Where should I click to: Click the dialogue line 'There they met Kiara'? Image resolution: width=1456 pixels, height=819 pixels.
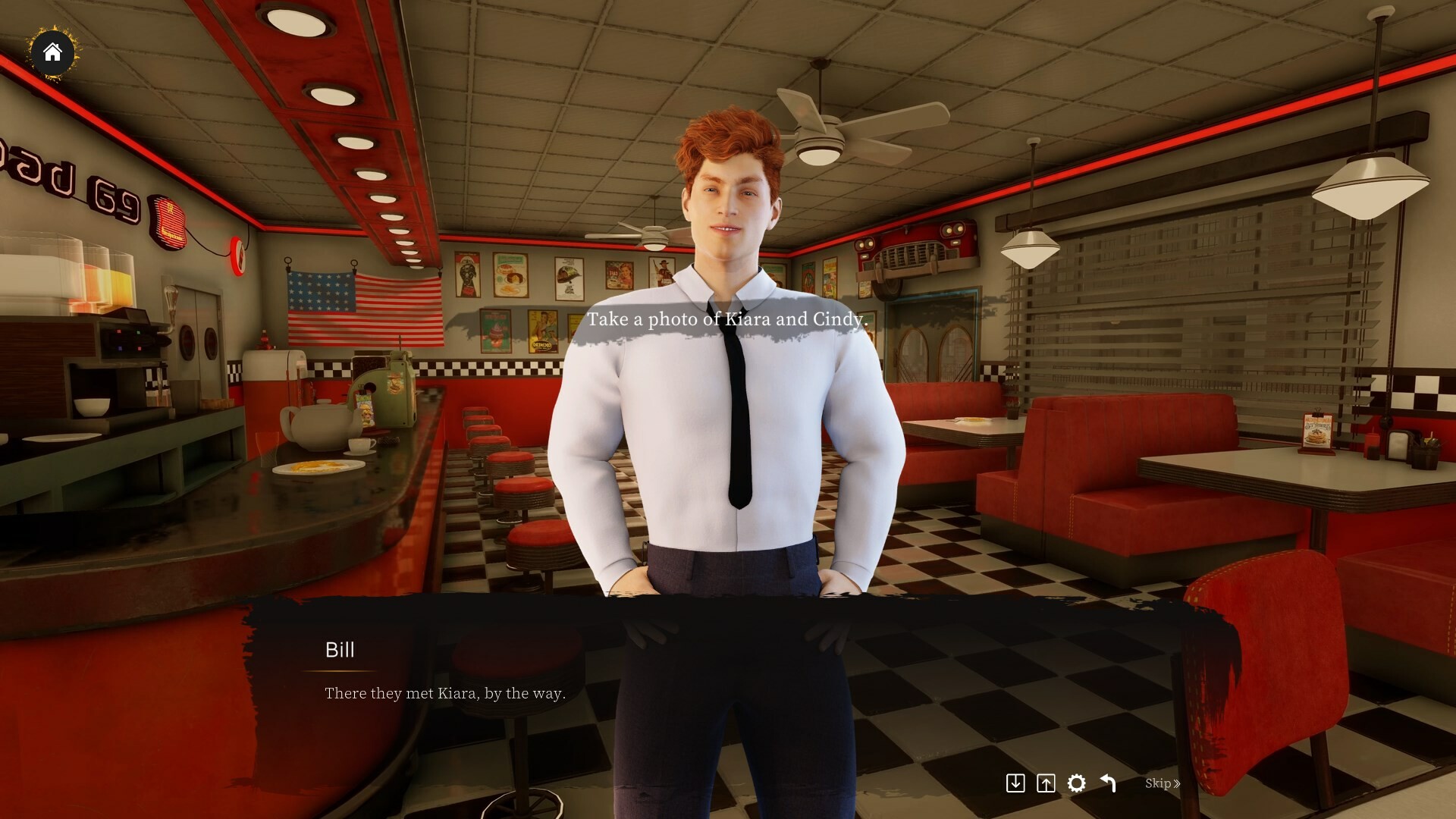(x=444, y=692)
